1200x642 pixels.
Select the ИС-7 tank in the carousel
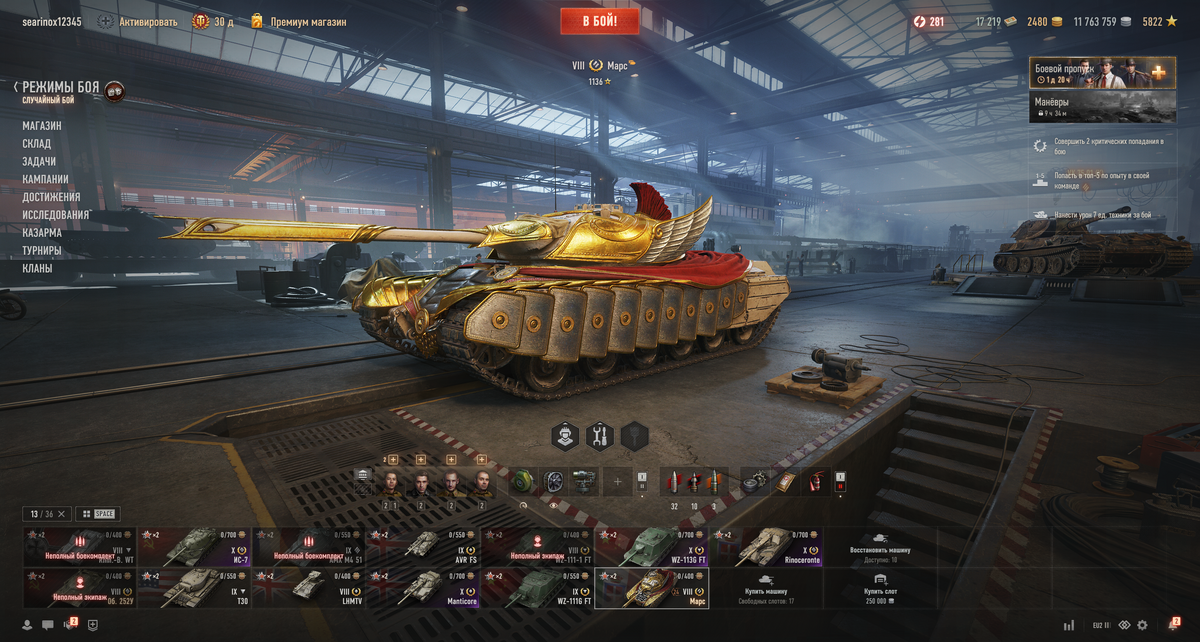point(194,548)
